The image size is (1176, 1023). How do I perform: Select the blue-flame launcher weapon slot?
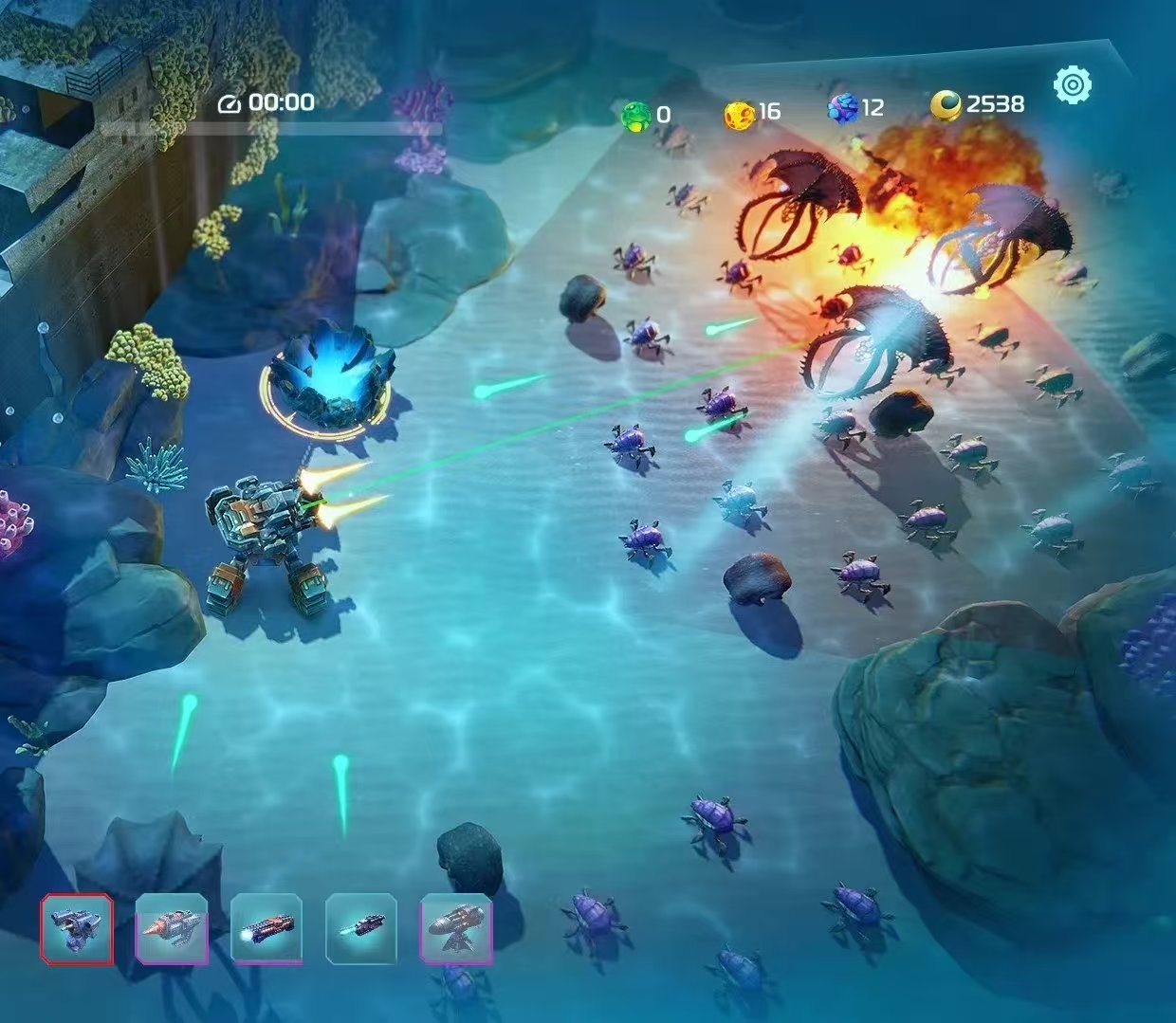point(266,929)
